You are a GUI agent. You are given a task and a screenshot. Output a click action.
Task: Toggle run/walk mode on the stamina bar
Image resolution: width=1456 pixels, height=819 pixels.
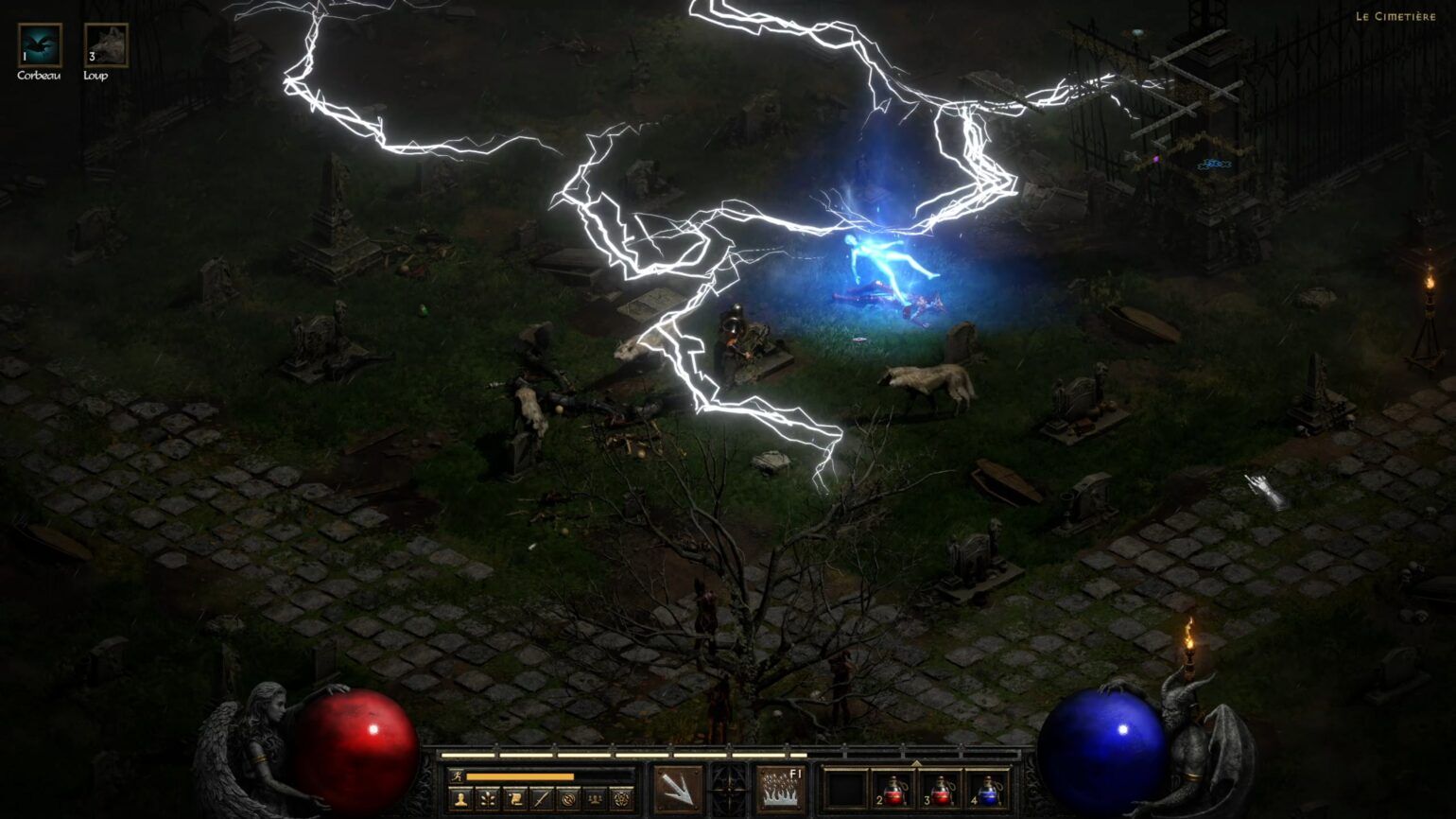coord(456,775)
